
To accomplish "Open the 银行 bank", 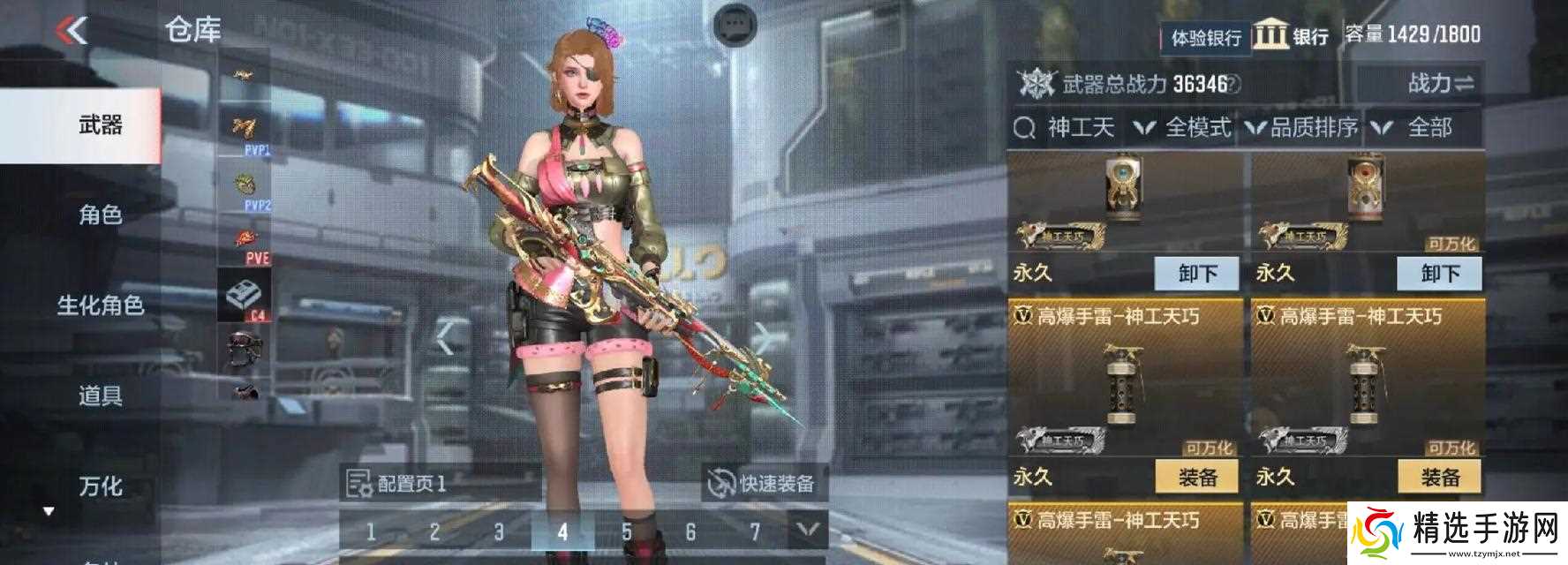I will [x=1292, y=36].
